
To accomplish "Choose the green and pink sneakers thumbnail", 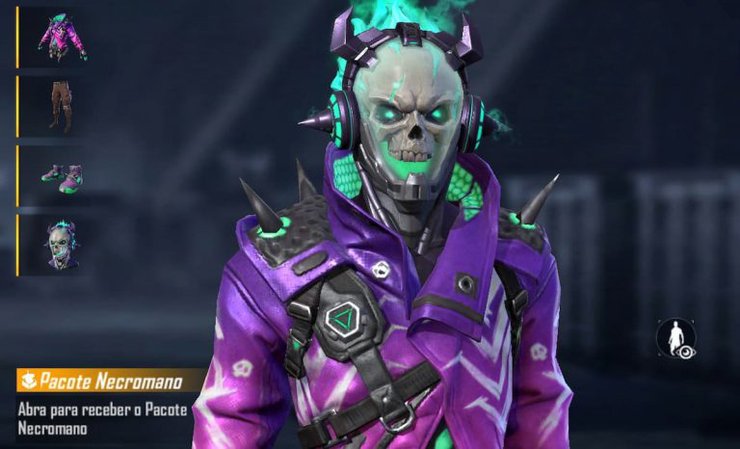I will pyautogui.click(x=61, y=175).
